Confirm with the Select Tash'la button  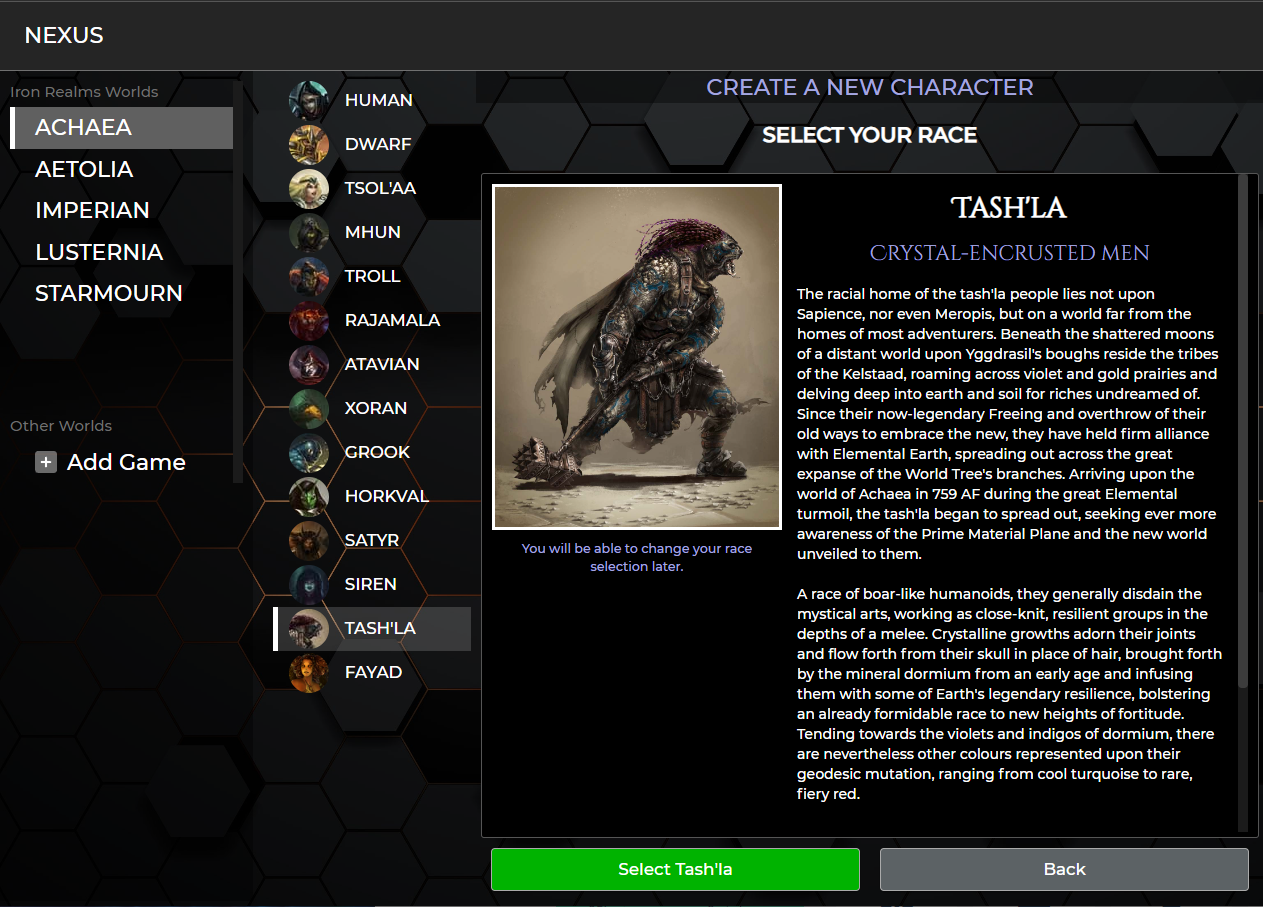(675, 869)
